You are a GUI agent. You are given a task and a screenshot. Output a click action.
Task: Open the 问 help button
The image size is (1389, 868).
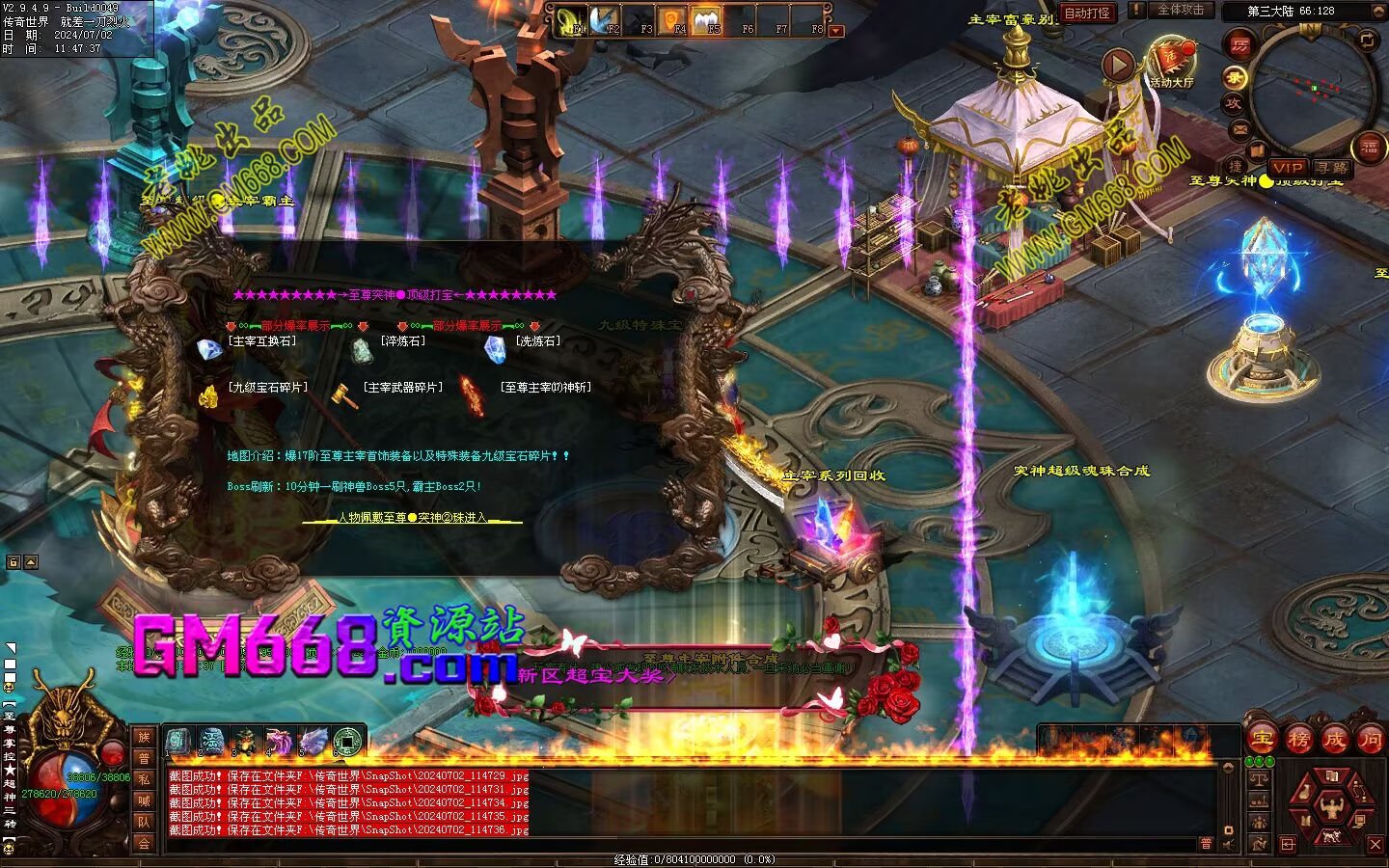[1371, 739]
